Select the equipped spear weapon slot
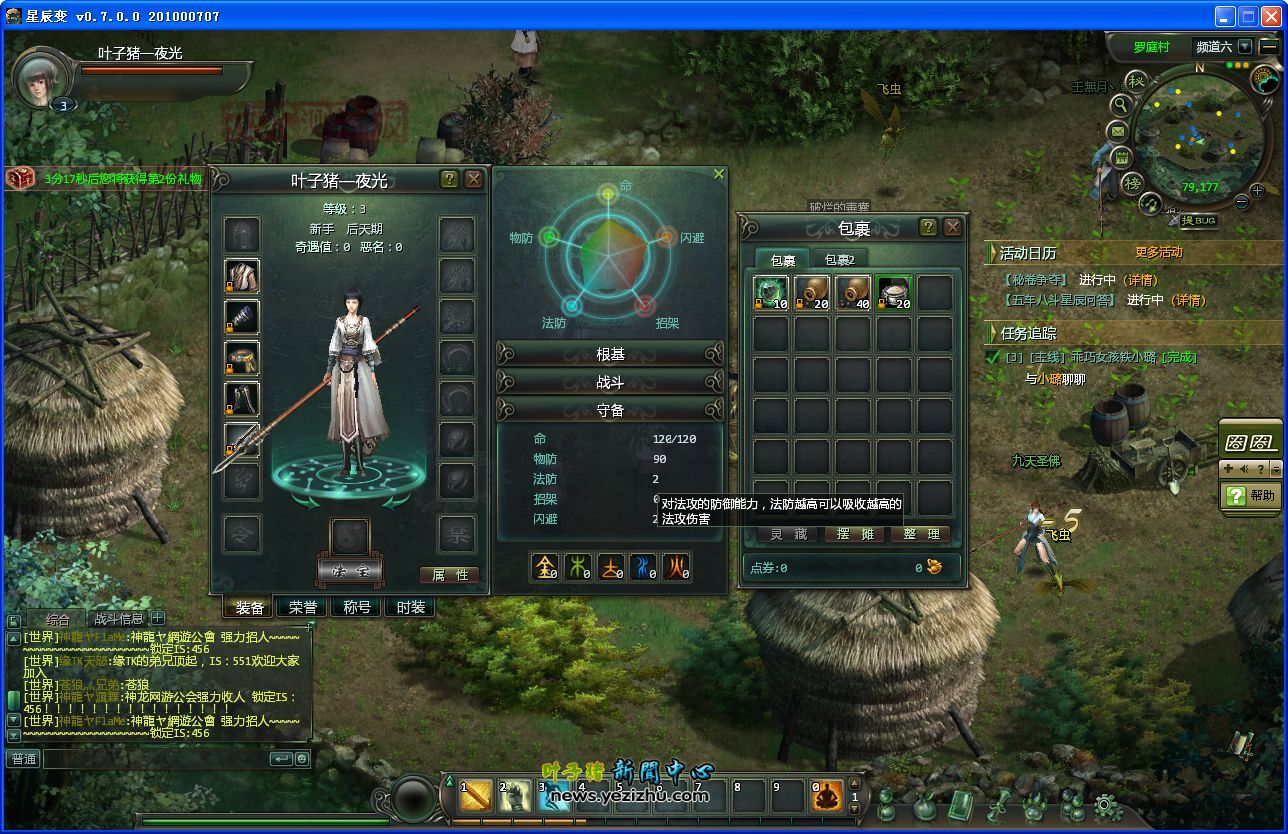 click(242, 440)
